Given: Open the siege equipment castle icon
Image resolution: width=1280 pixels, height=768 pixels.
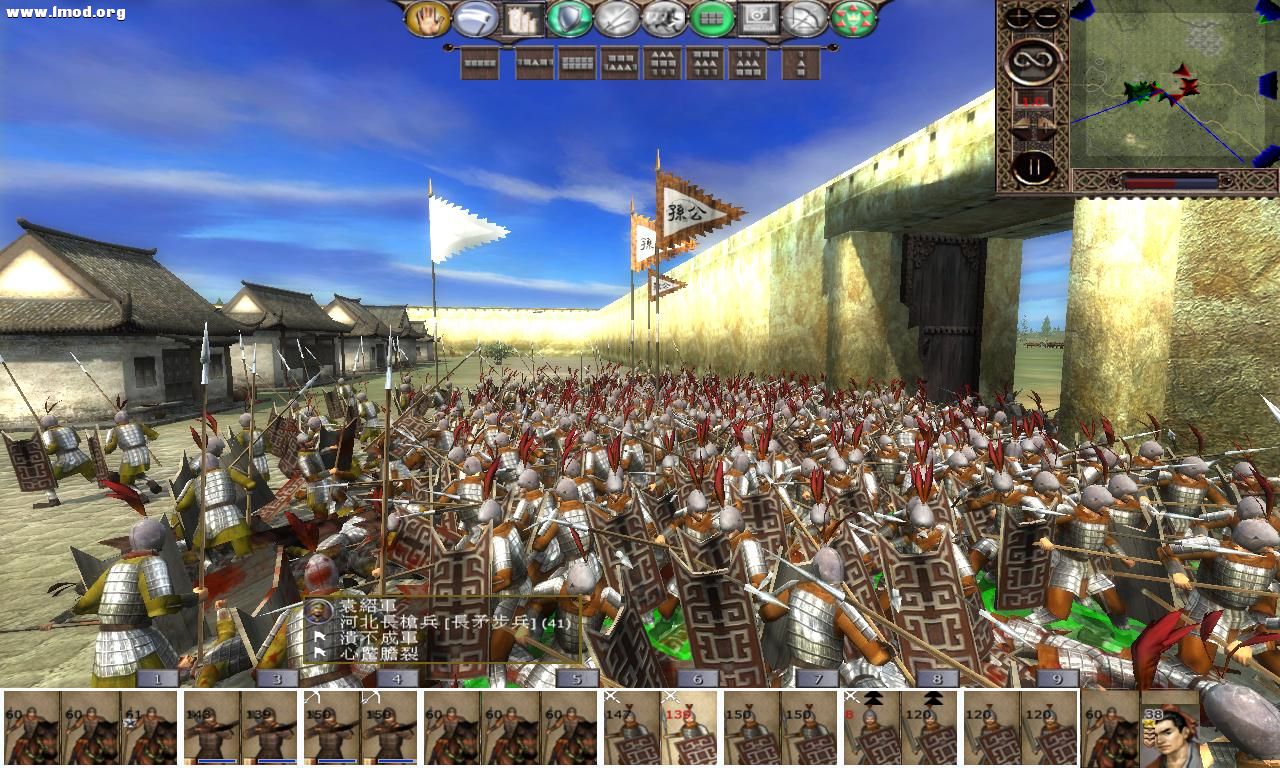Looking at the screenshot, I should pyautogui.click(x=520, y=17).
